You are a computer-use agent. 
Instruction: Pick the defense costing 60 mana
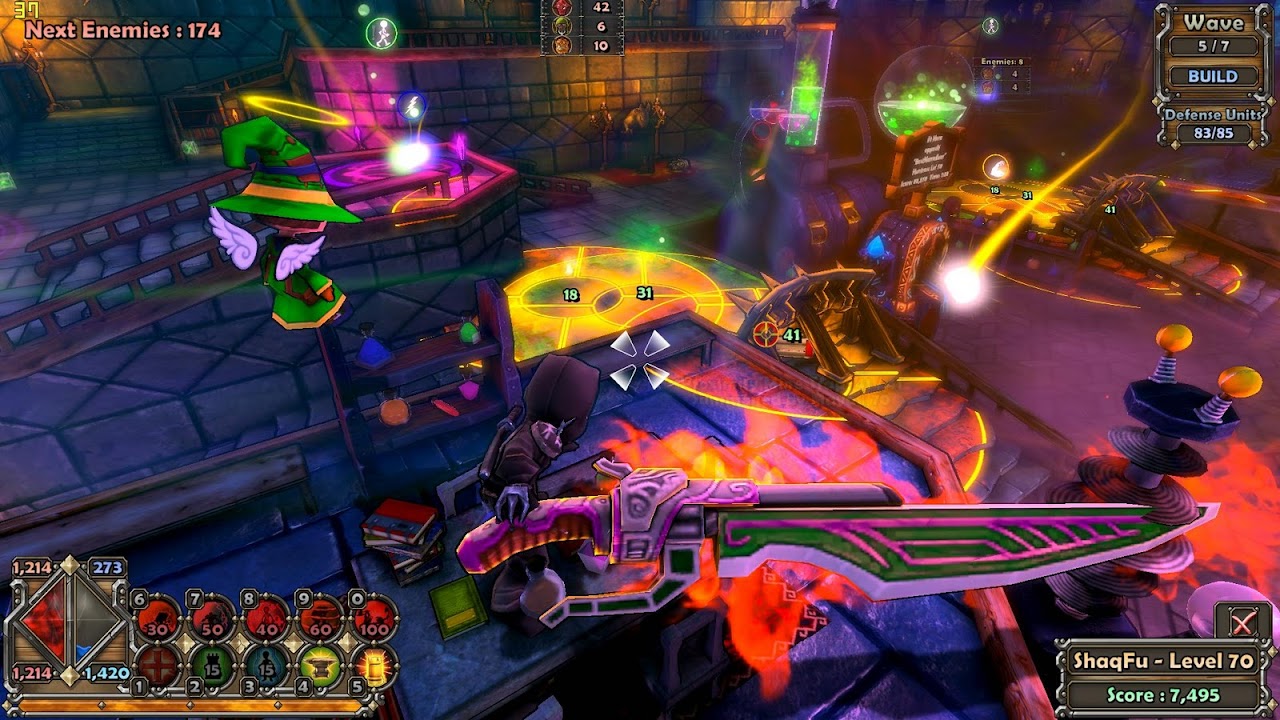click(x=322, y=621)
